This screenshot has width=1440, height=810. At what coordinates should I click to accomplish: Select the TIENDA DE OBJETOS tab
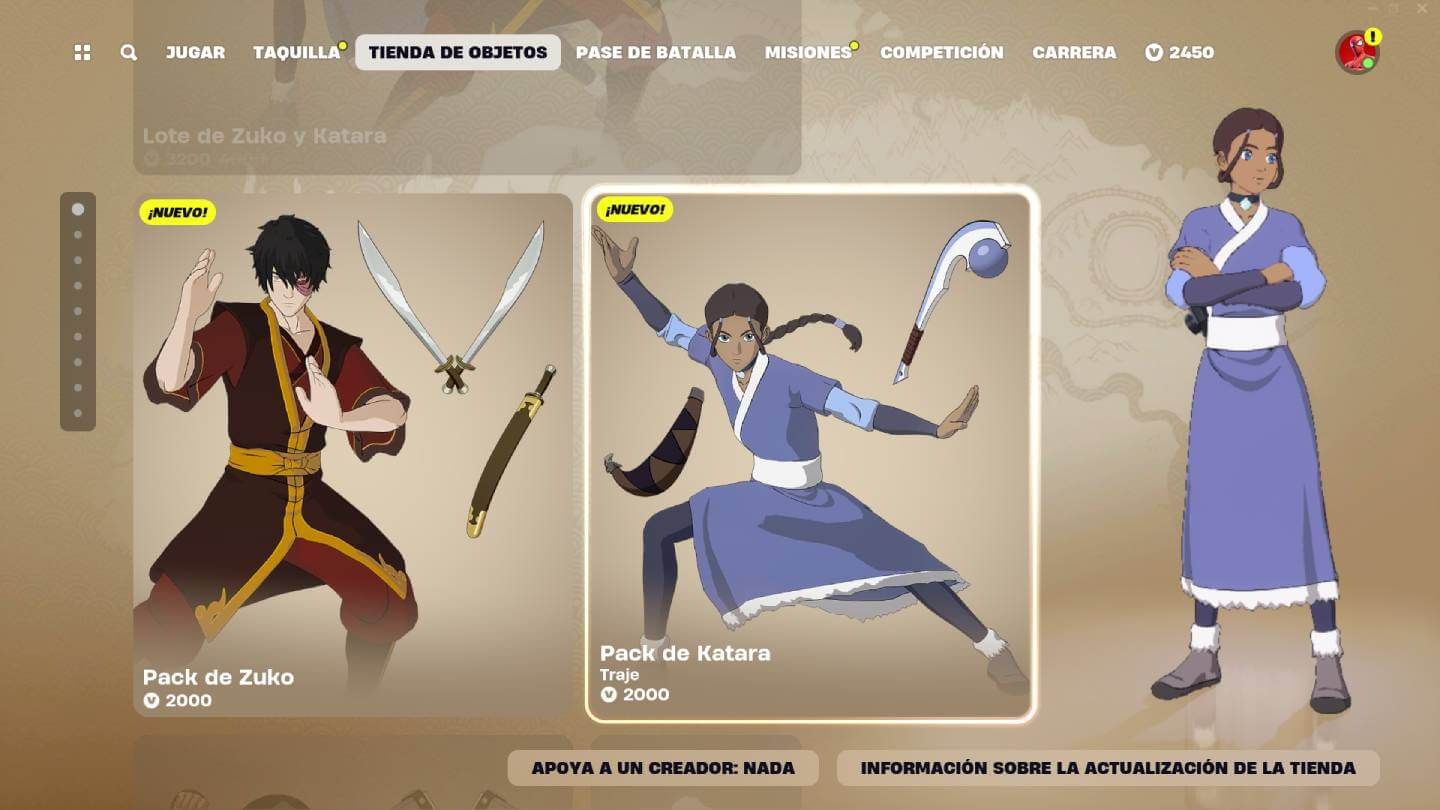point(457,52)
